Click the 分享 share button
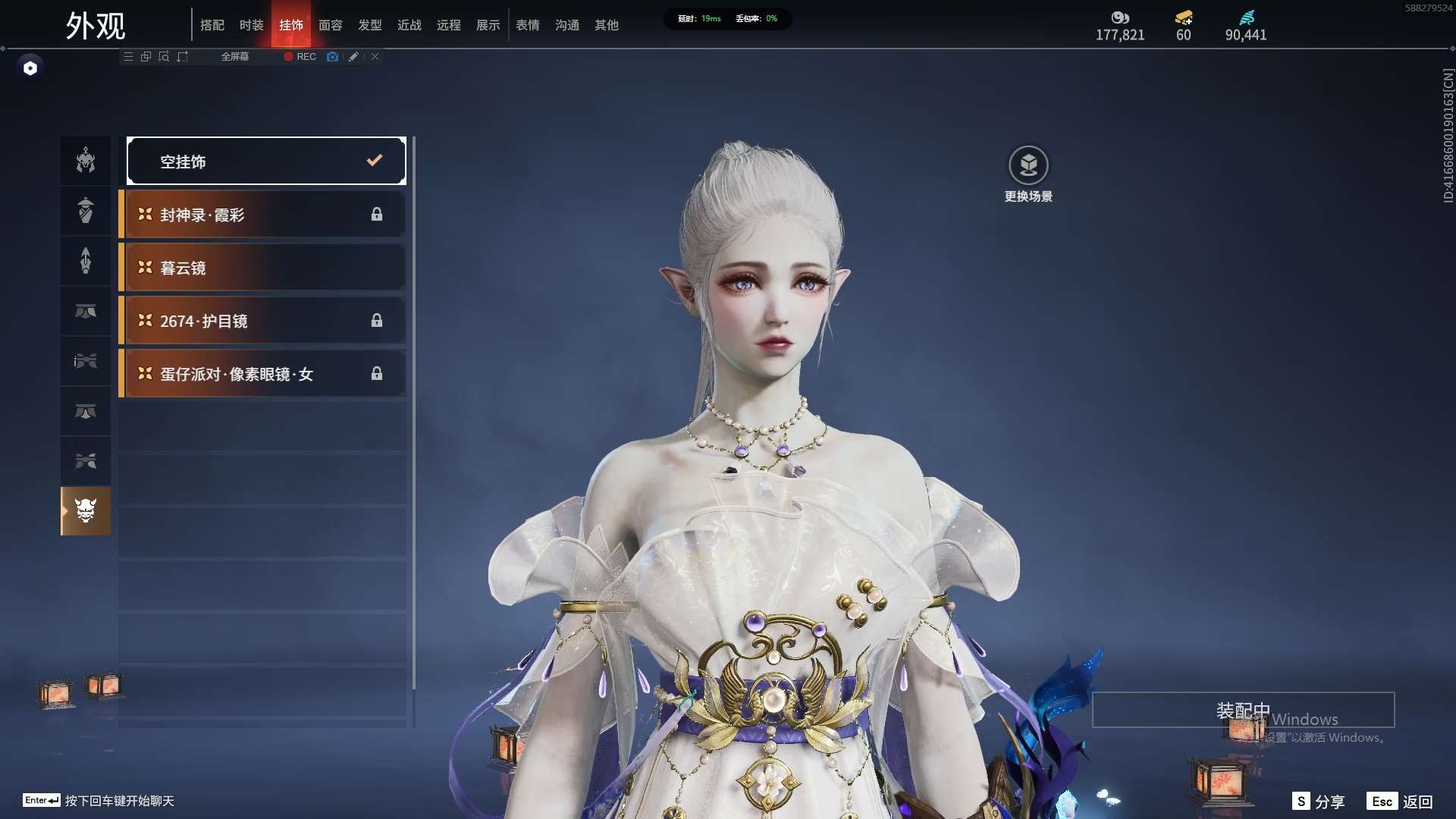The height and width of the screenshot is (819, 1456). (1319, 802)
